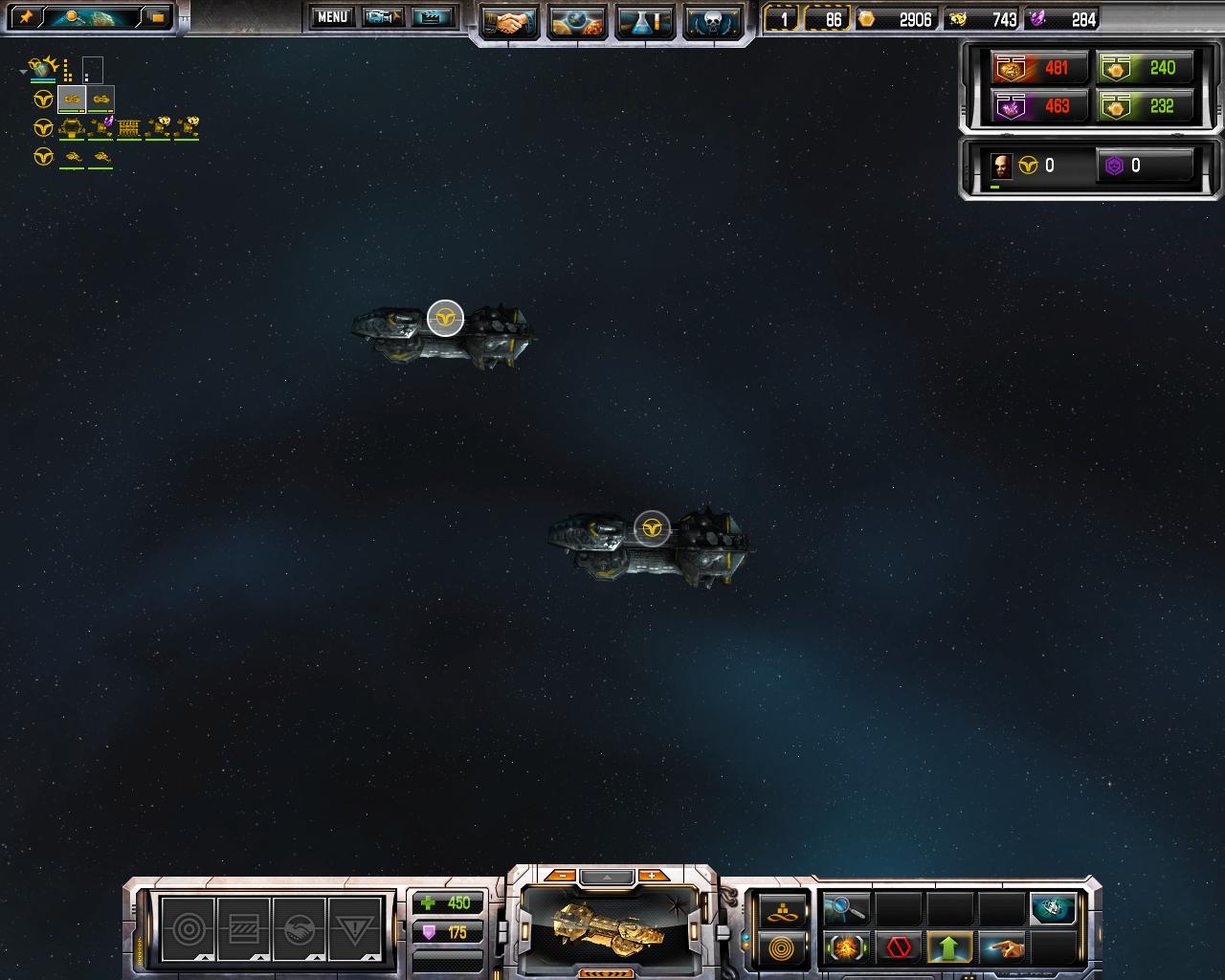Activate the explosion attack command
The height and width of the screenshot is (980, 1225).
pyautogui.click(x=845, y=948)
